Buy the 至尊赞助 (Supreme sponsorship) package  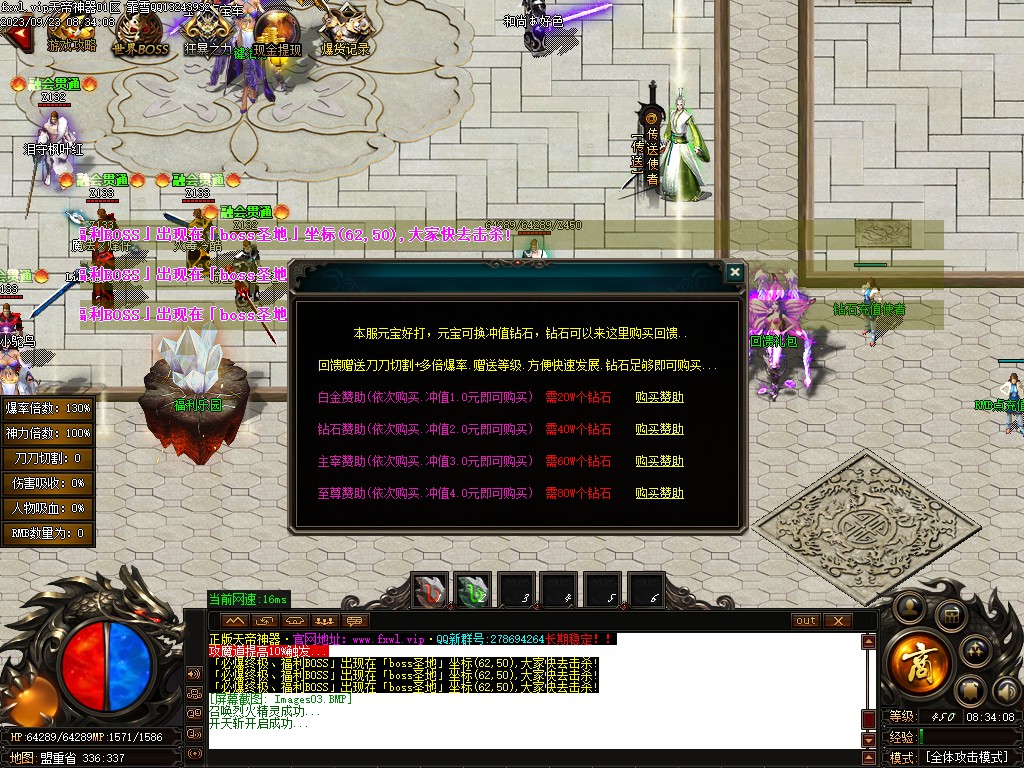coord(659,493)
